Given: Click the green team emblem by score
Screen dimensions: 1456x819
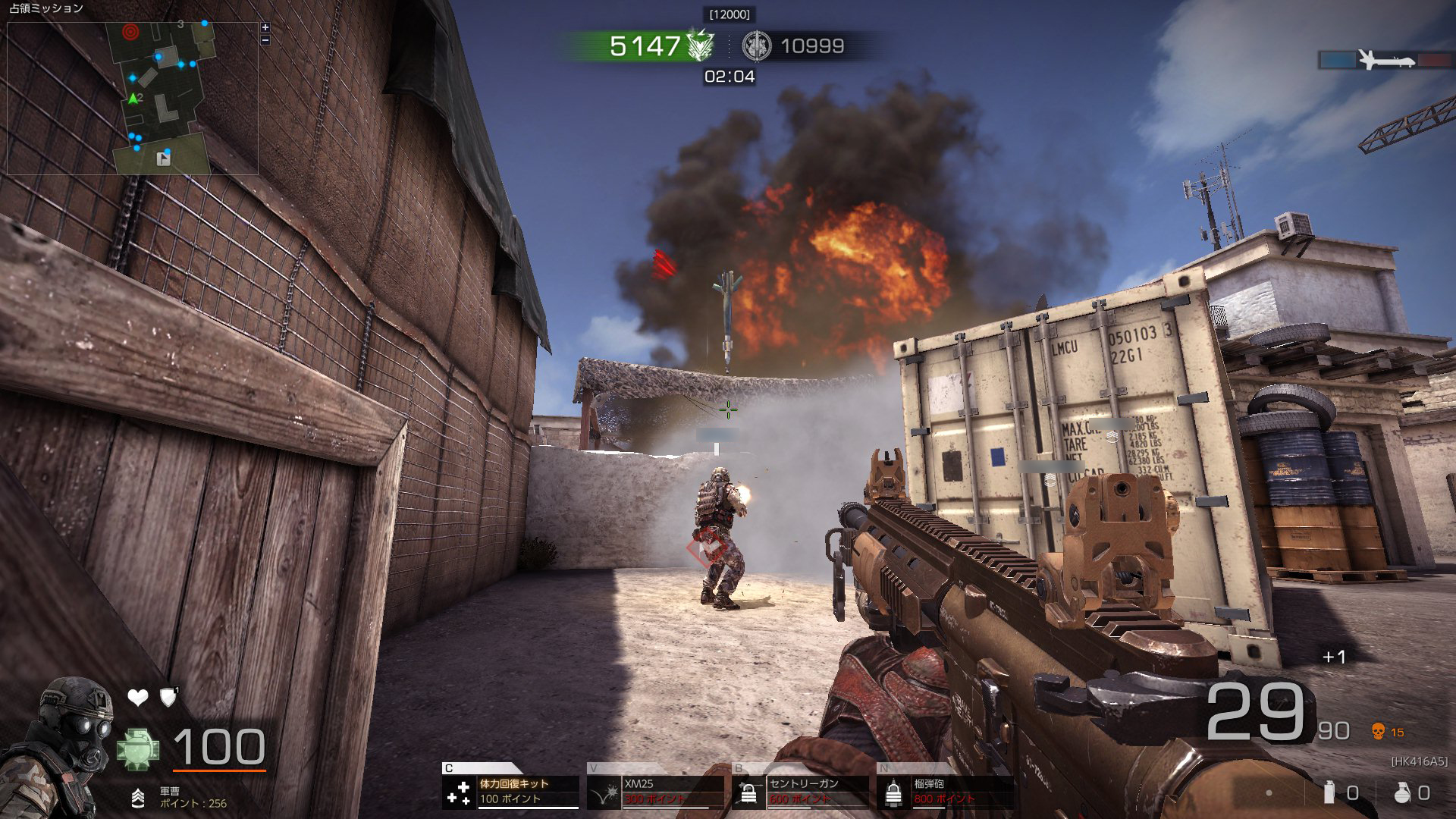Looking at the screenshot, I should click(x=699, y=45).
